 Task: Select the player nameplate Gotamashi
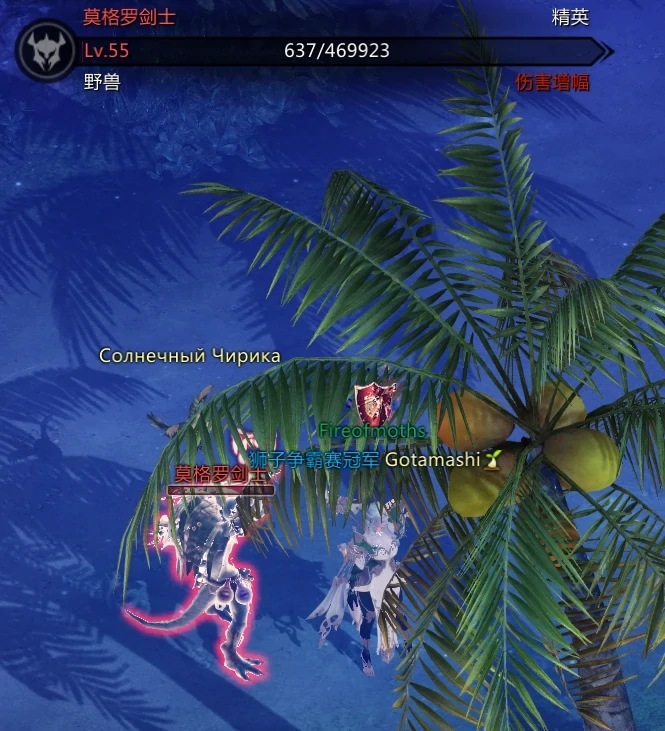pyautogui.click(x=432, y=459)
